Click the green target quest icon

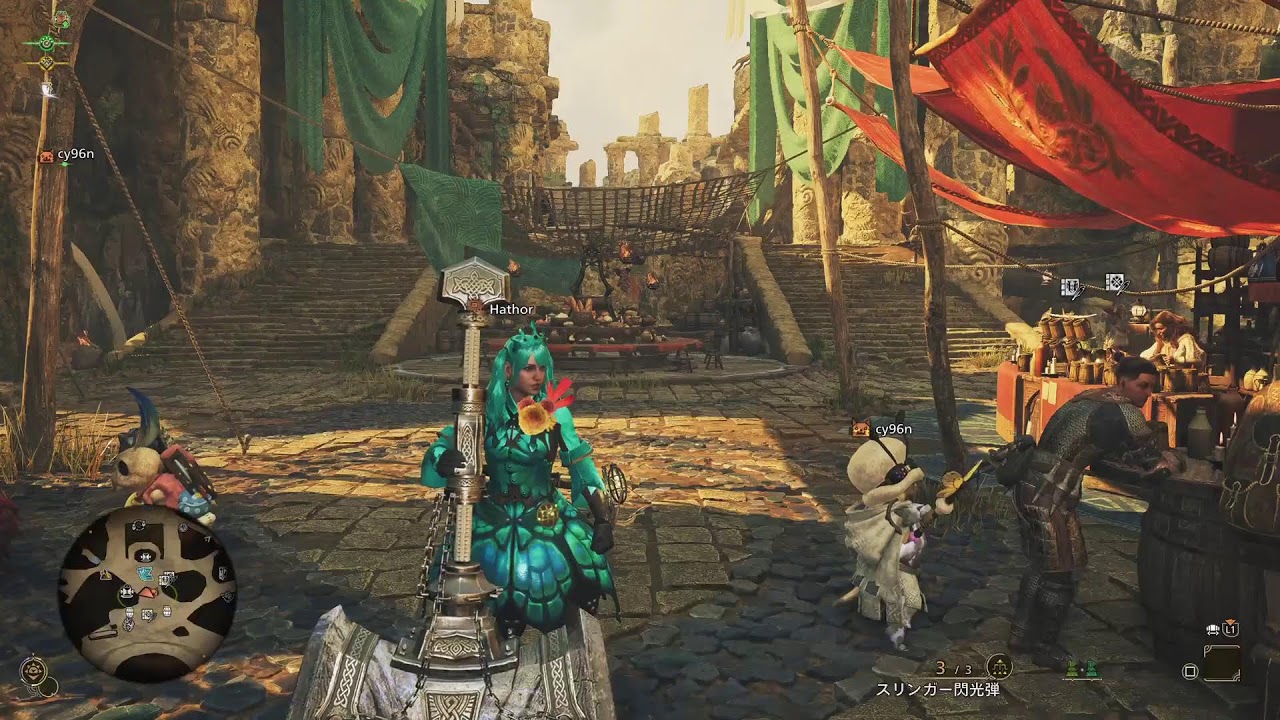tap(47, 42)
